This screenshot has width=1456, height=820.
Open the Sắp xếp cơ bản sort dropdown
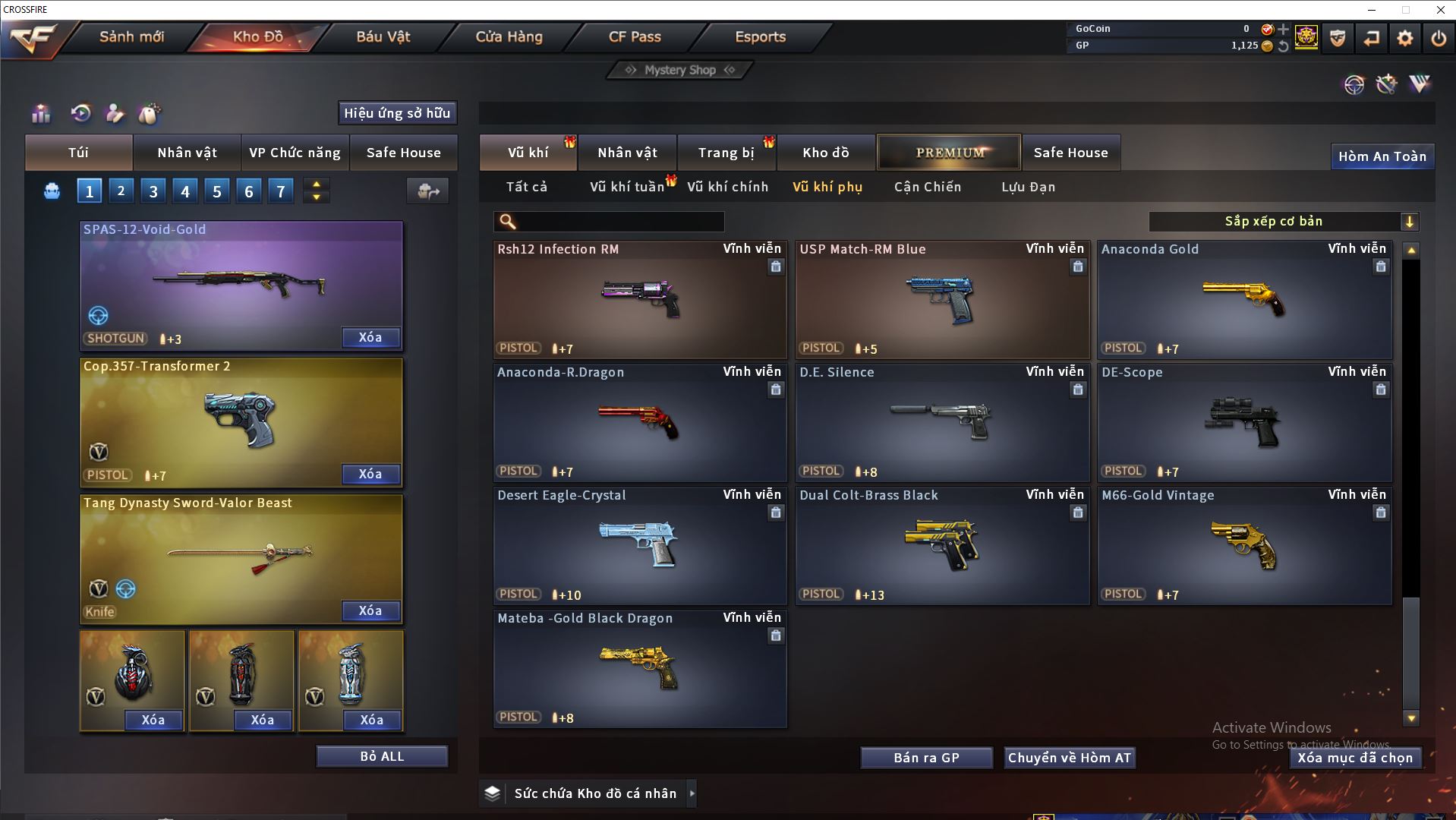click(1283, 222)
